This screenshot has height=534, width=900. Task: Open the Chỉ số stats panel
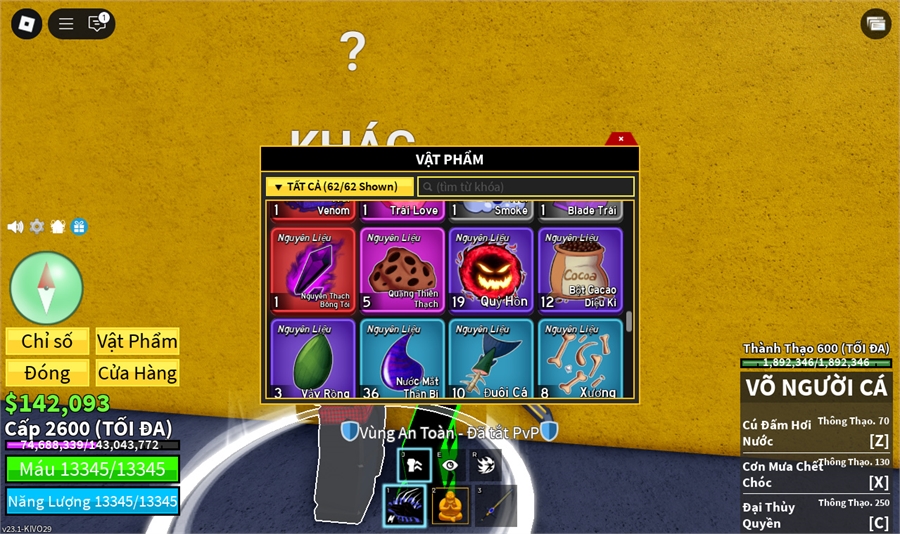[x=47, y=341]
